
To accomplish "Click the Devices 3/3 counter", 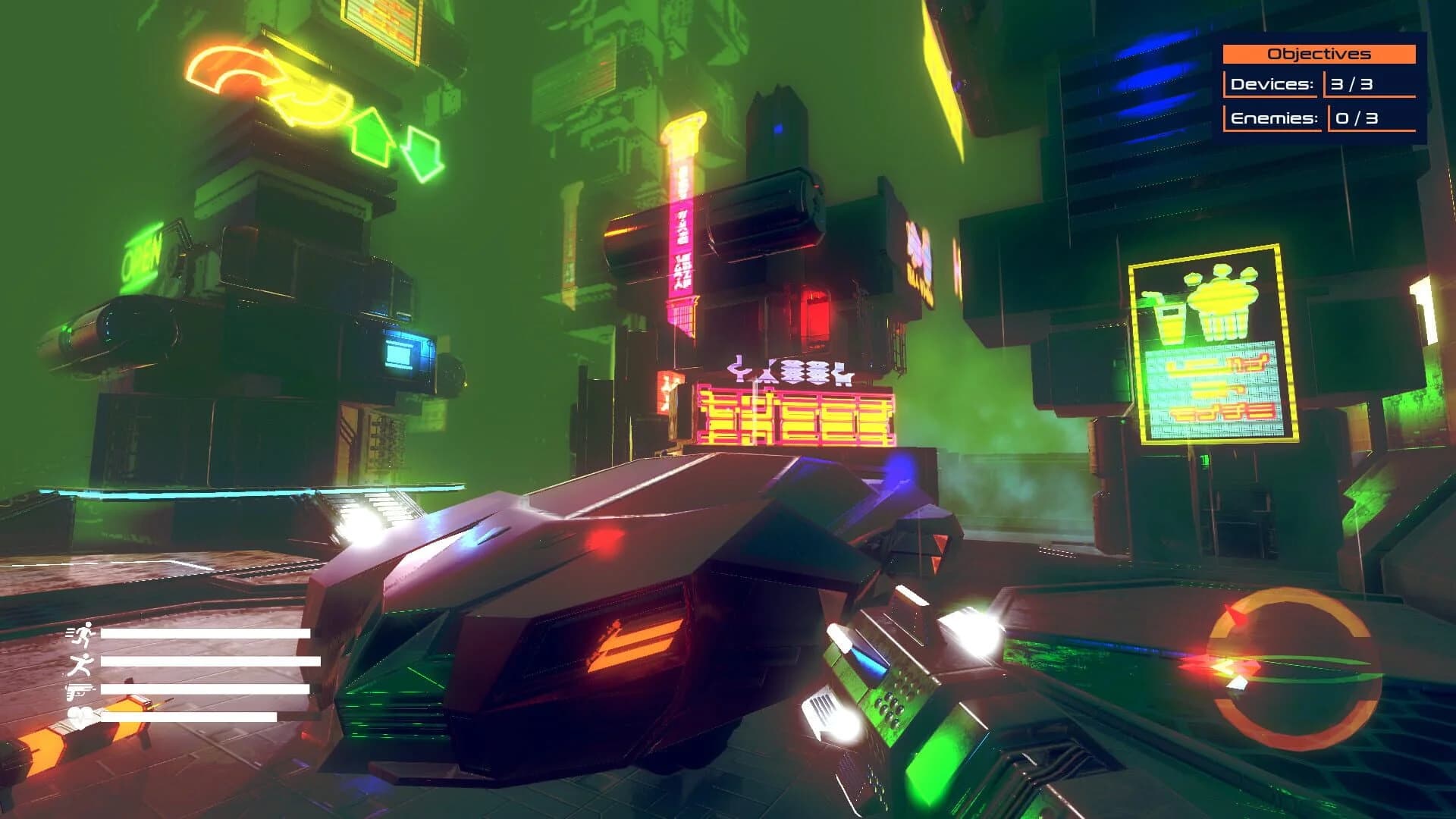I will pos(1351,85).
